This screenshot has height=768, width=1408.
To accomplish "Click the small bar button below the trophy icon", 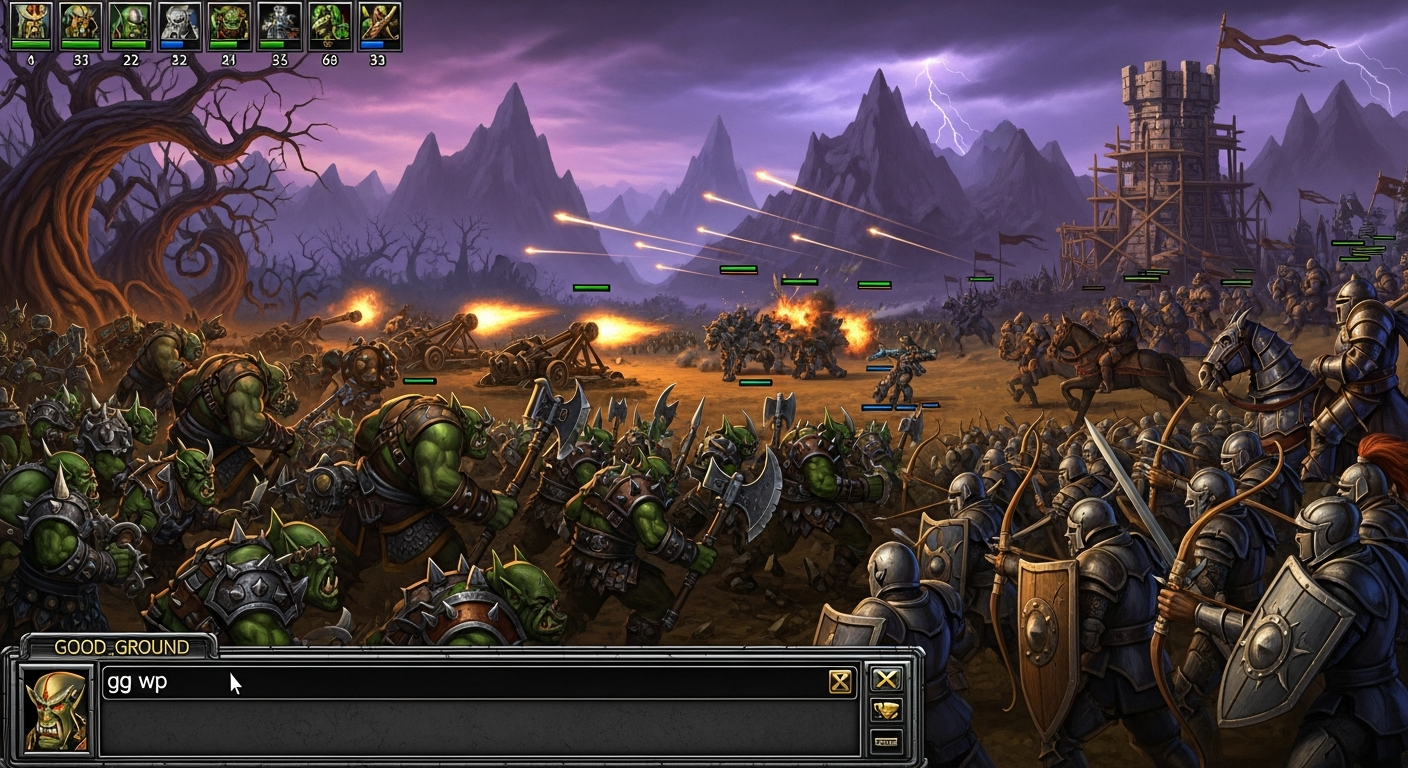I will pos(886,741).
